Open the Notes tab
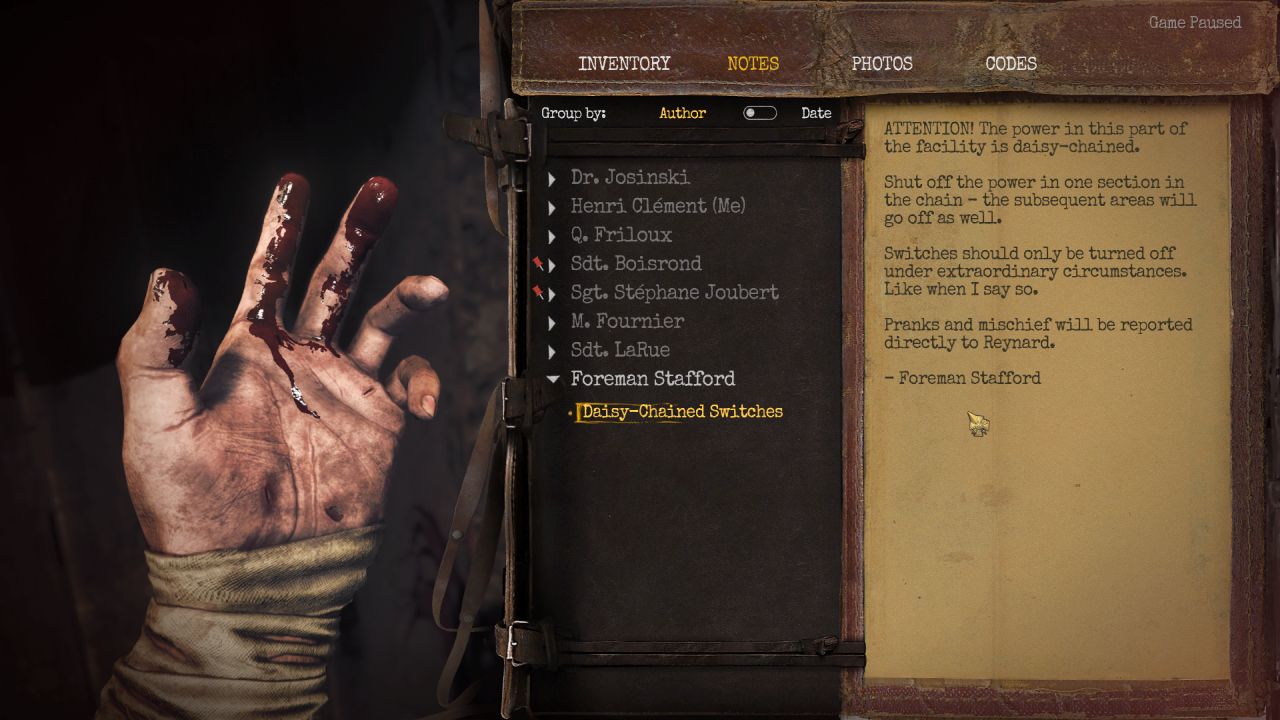The image size is (1280, 720). pos(753,63)
